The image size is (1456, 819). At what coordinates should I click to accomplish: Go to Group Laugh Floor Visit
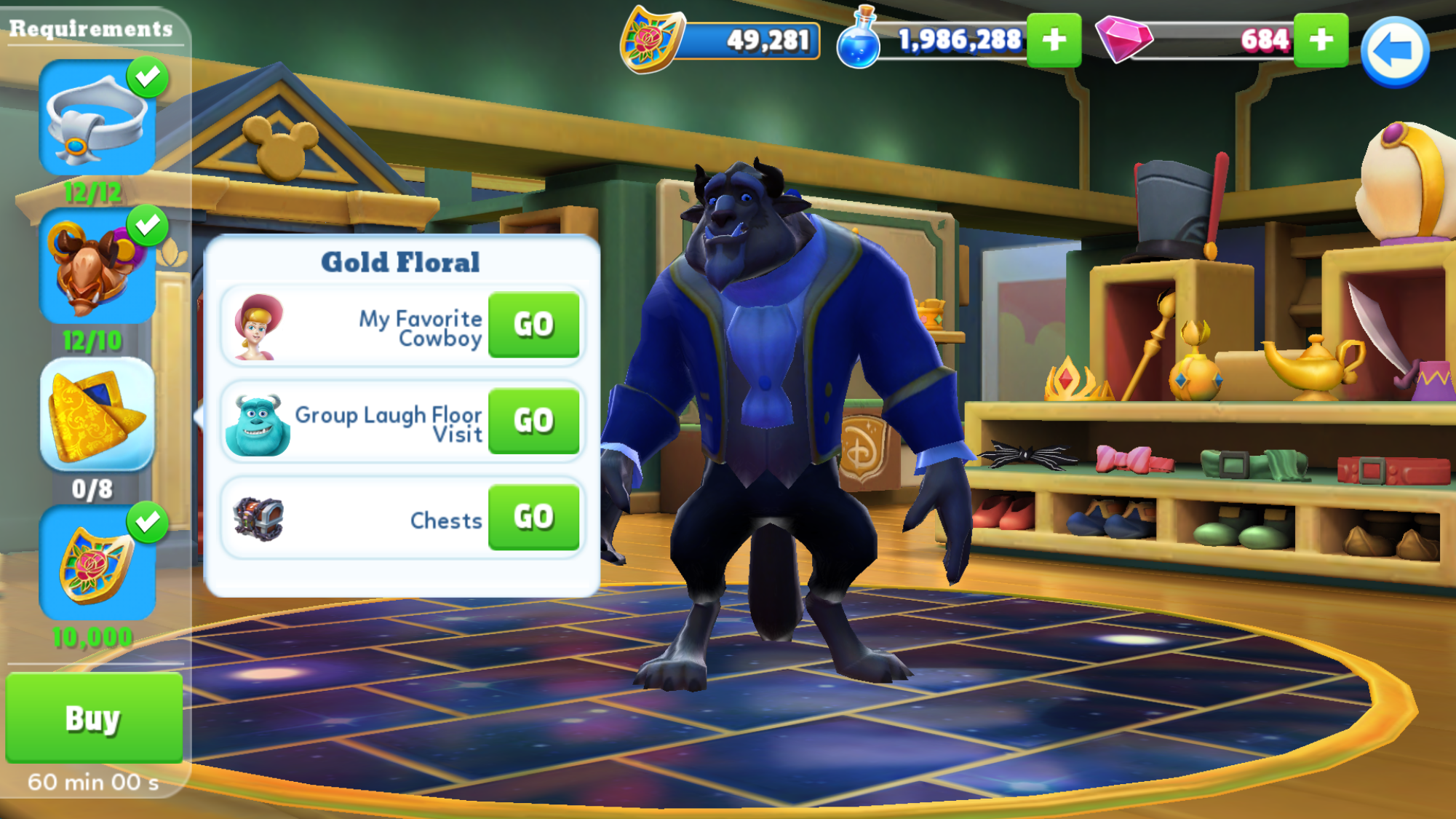[x=533, y=421]
